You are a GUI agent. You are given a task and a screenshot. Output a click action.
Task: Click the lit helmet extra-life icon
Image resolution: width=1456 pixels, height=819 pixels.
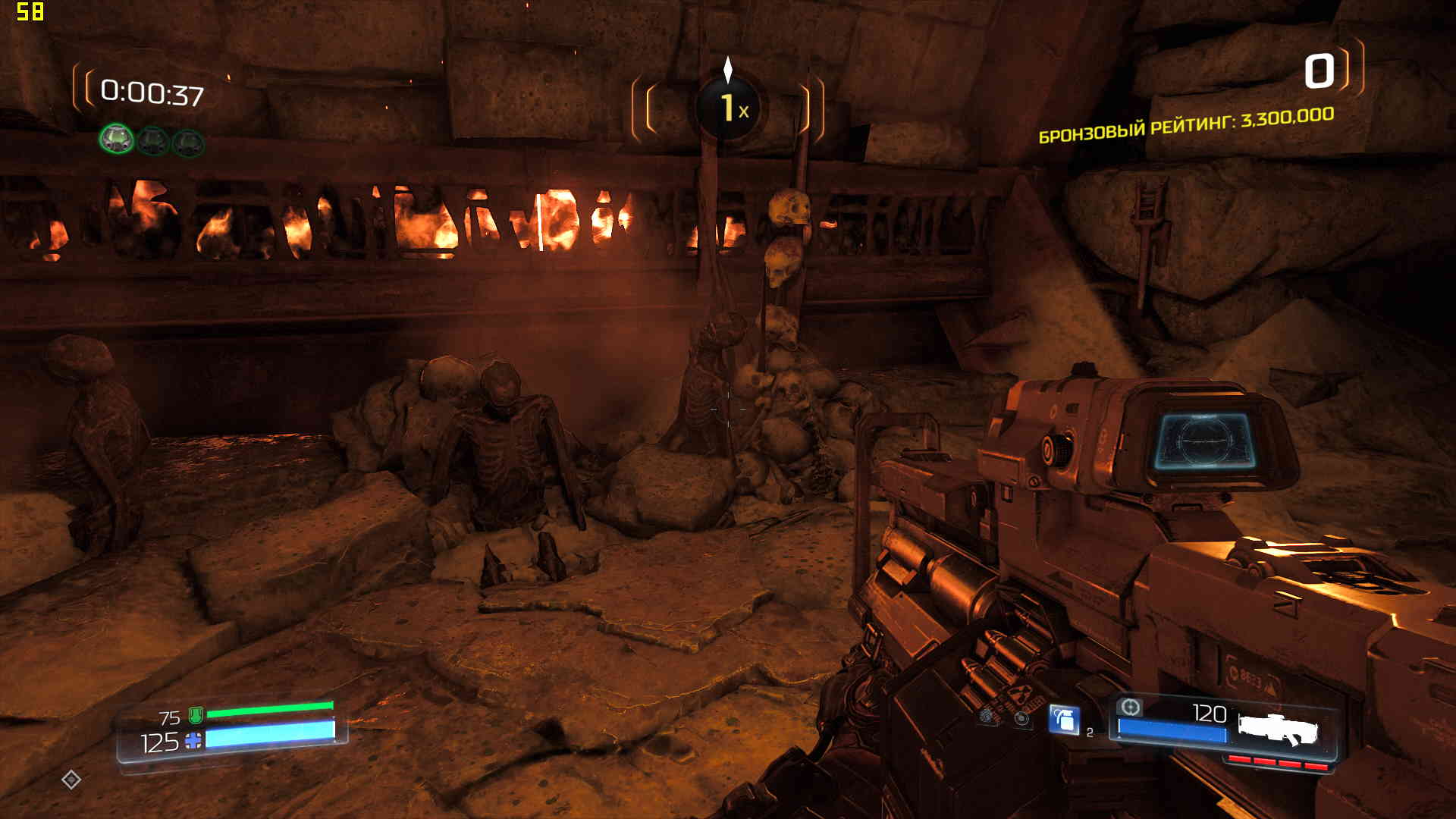tap(116, 139)
